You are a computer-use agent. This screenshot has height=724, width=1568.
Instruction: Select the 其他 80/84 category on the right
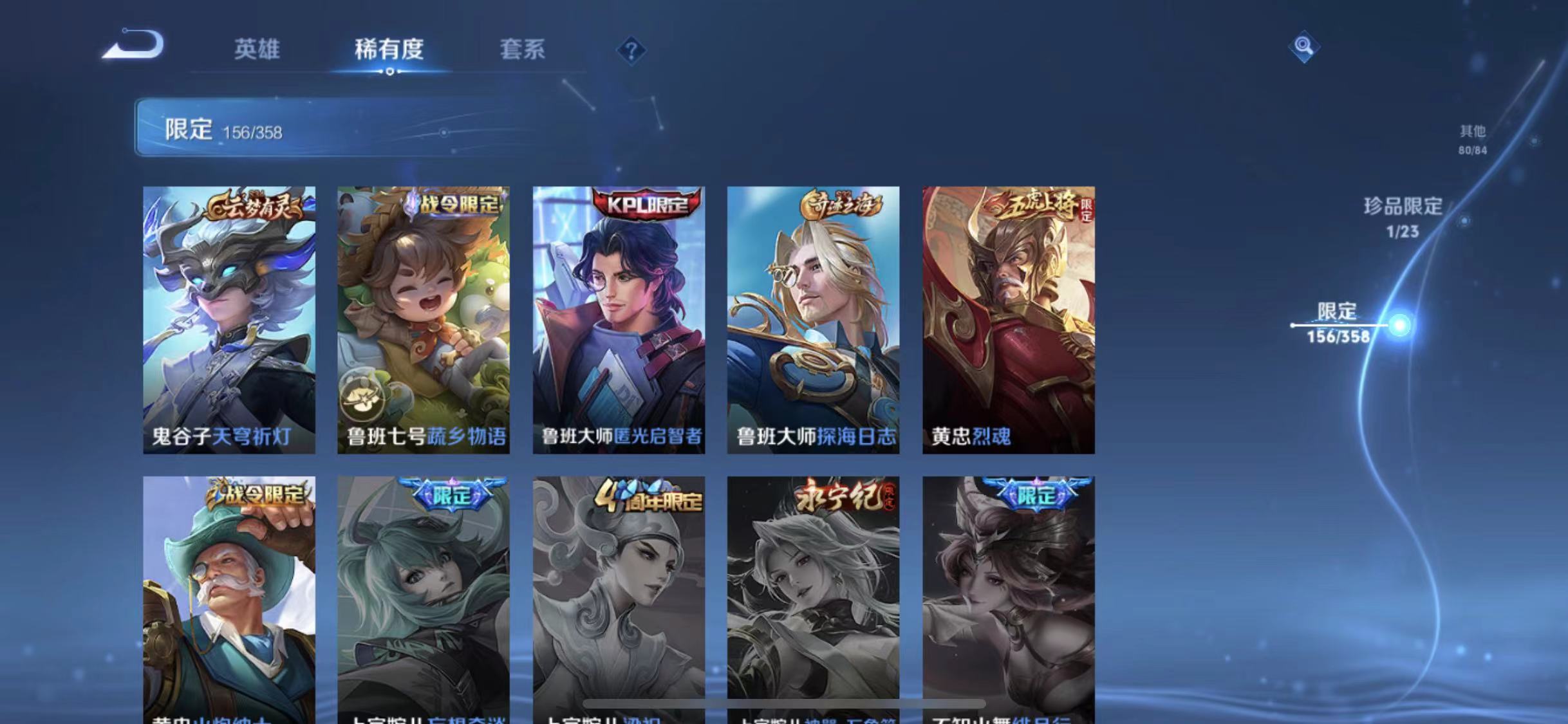pyautogui.click(x=1473, y=138)
